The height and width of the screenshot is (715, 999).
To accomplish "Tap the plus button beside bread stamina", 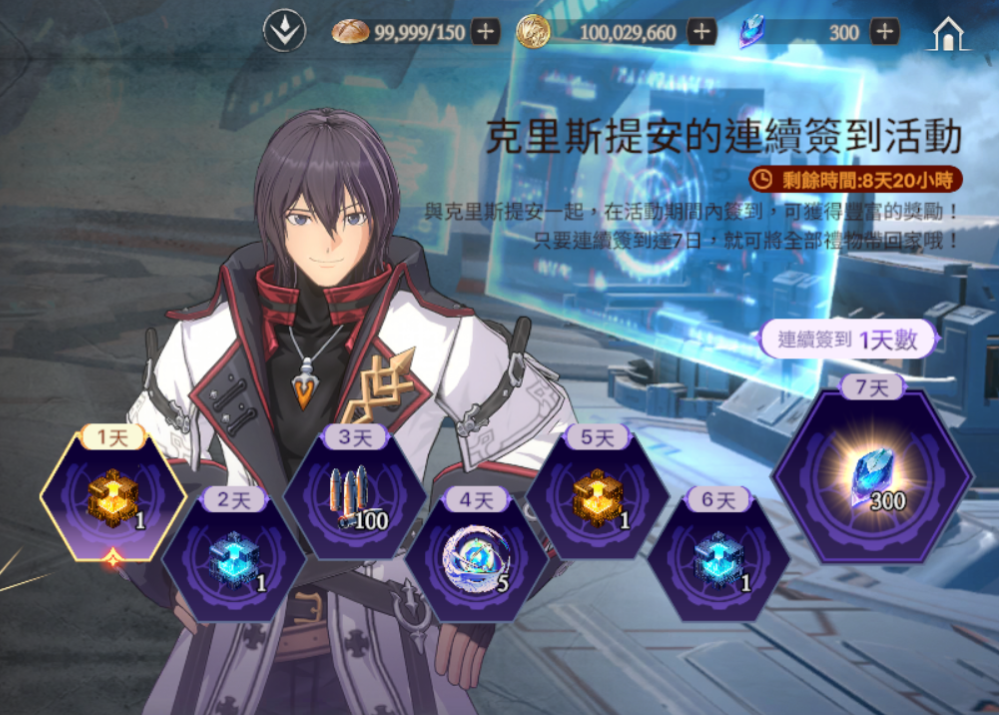I will click(x=486, y=32).
